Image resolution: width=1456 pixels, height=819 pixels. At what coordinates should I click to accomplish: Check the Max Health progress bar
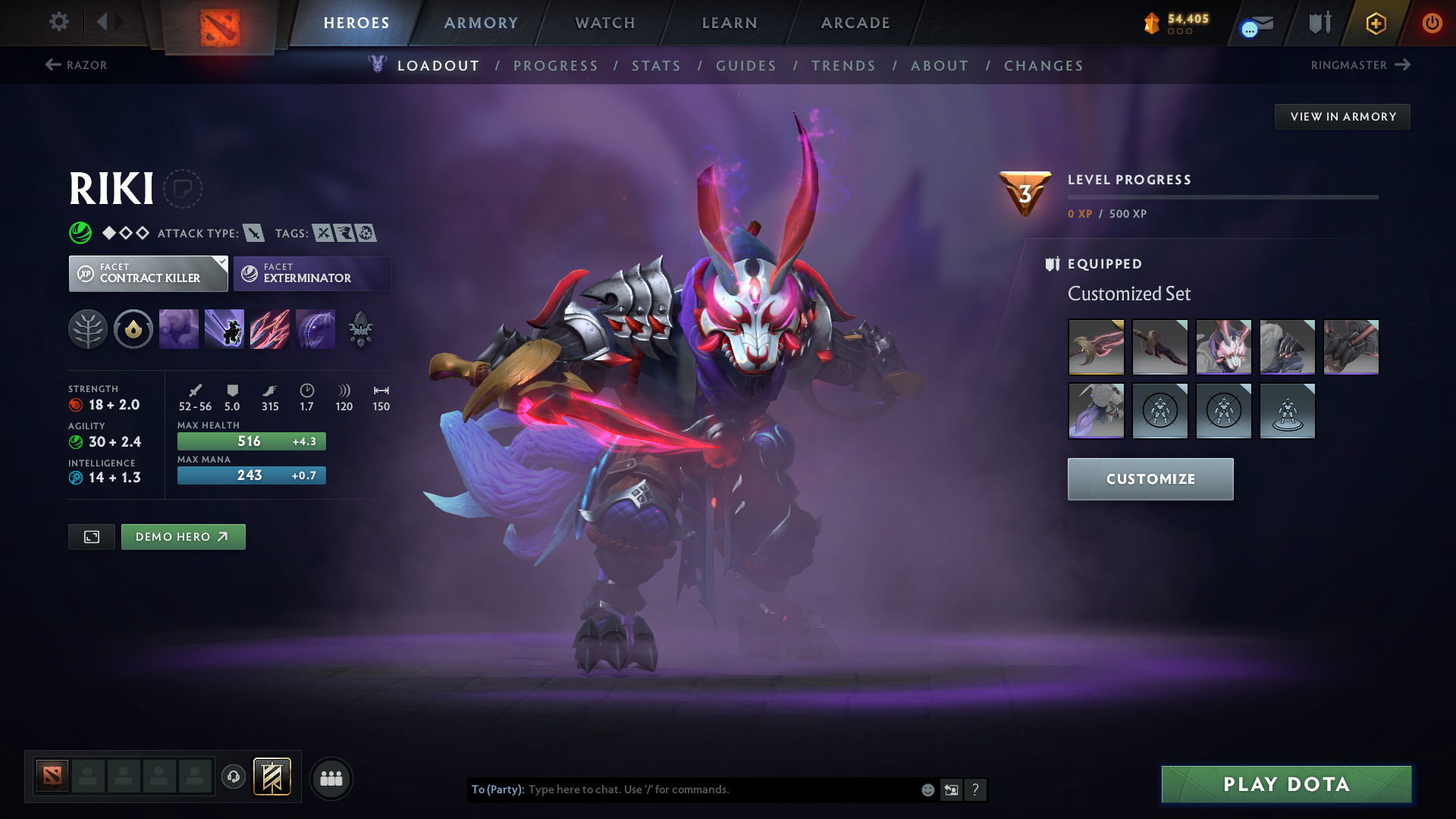[x=251, y=441]
